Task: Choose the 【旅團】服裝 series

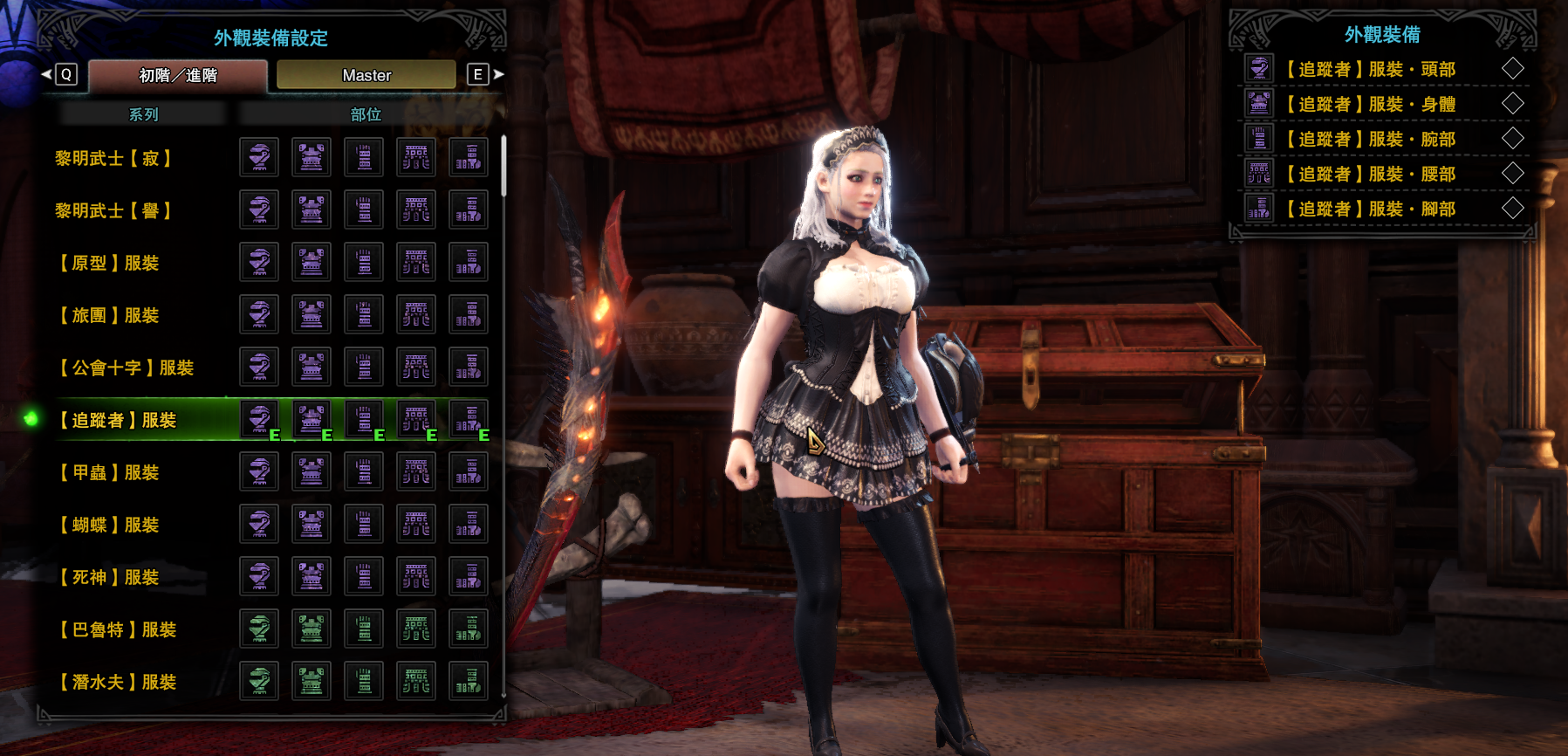Action: click(x=109, y=316)
